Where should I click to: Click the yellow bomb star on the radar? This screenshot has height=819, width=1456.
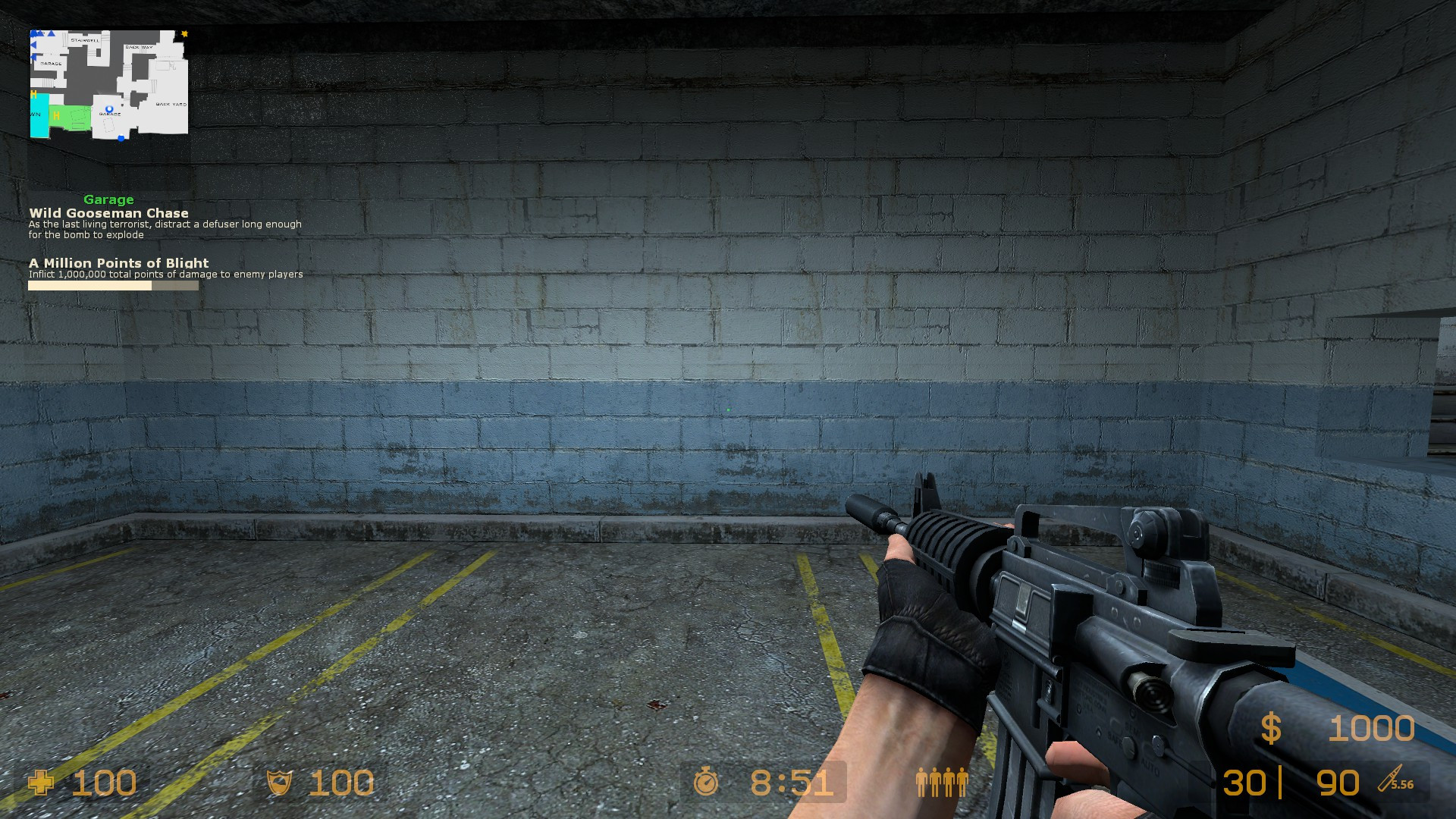pyautogui.click(x=184, y=34)
